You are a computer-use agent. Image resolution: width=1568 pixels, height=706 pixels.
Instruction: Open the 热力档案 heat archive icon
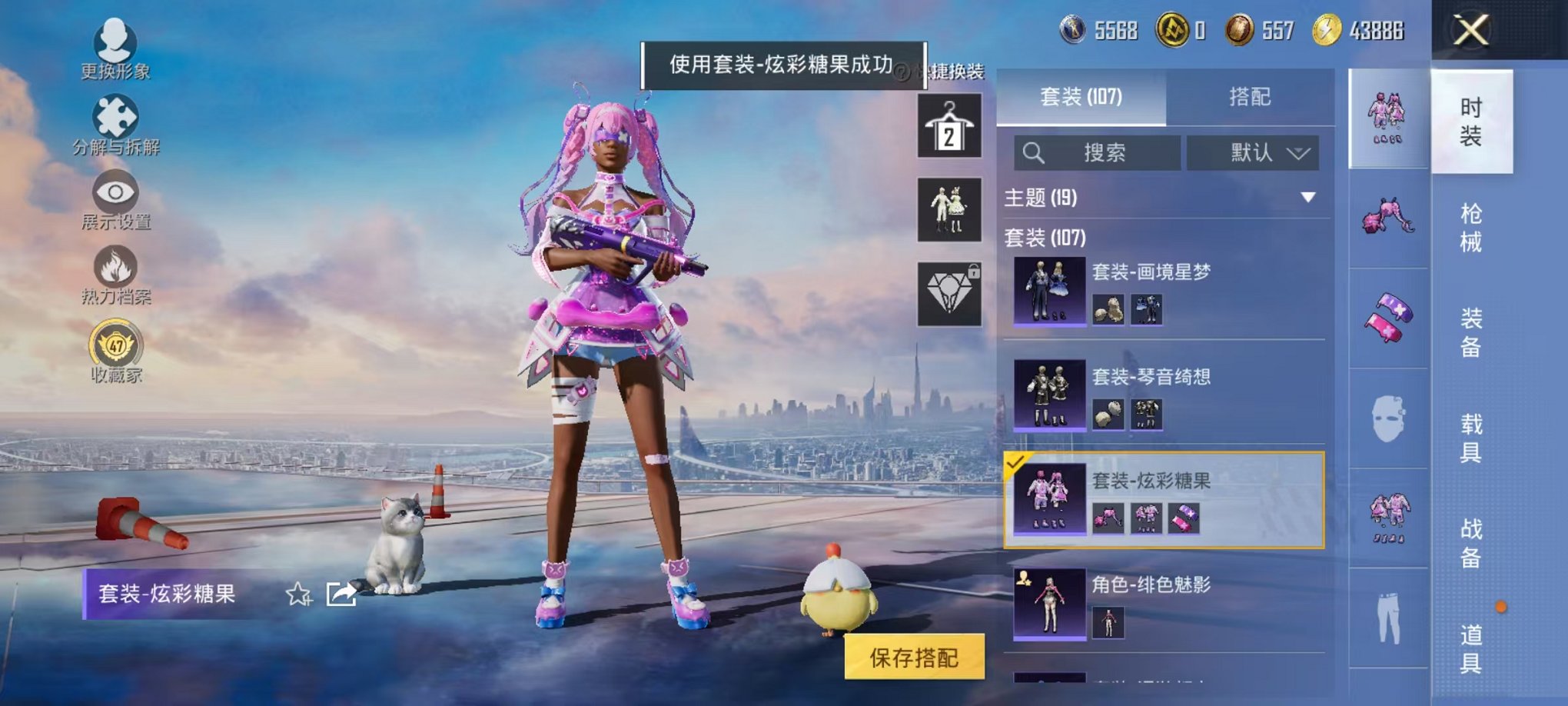114,265
